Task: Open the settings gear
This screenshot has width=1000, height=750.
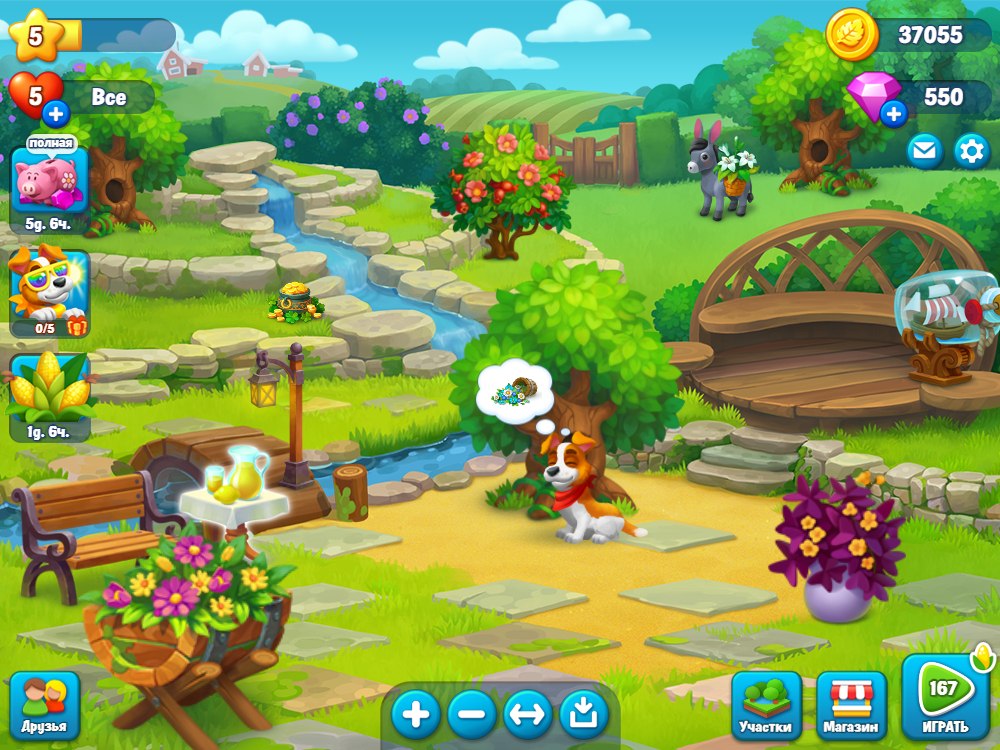Action: pyautogui.click(x=971, y=151)
